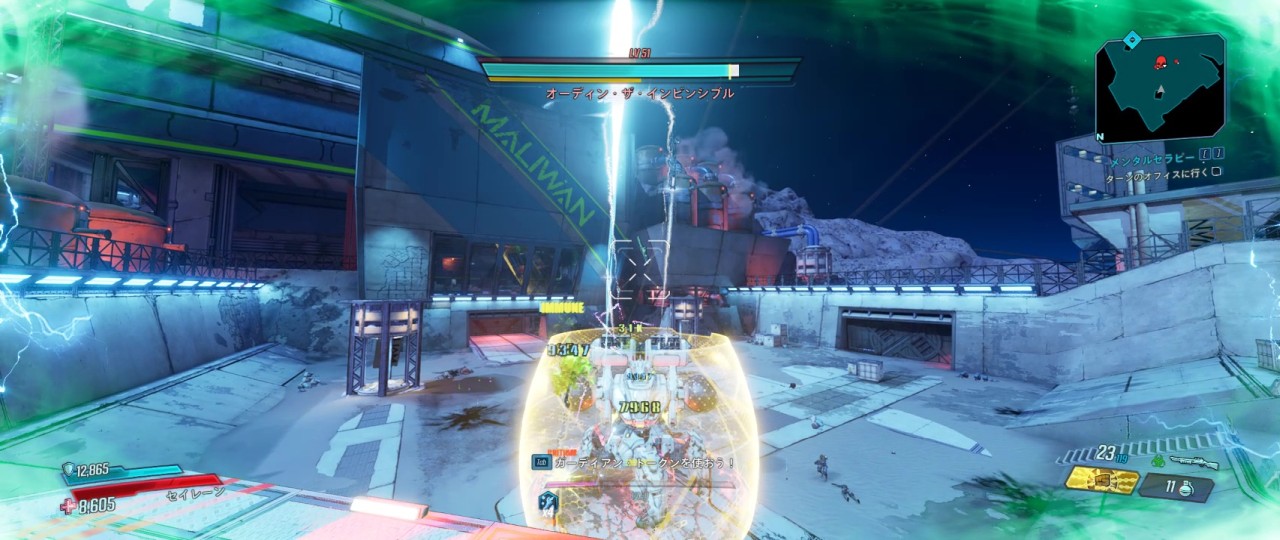The width and height of the screenshot is (1280, 540).
Task: Open the メンタルセラピー mission tracker
Action: click(1150, 158)
